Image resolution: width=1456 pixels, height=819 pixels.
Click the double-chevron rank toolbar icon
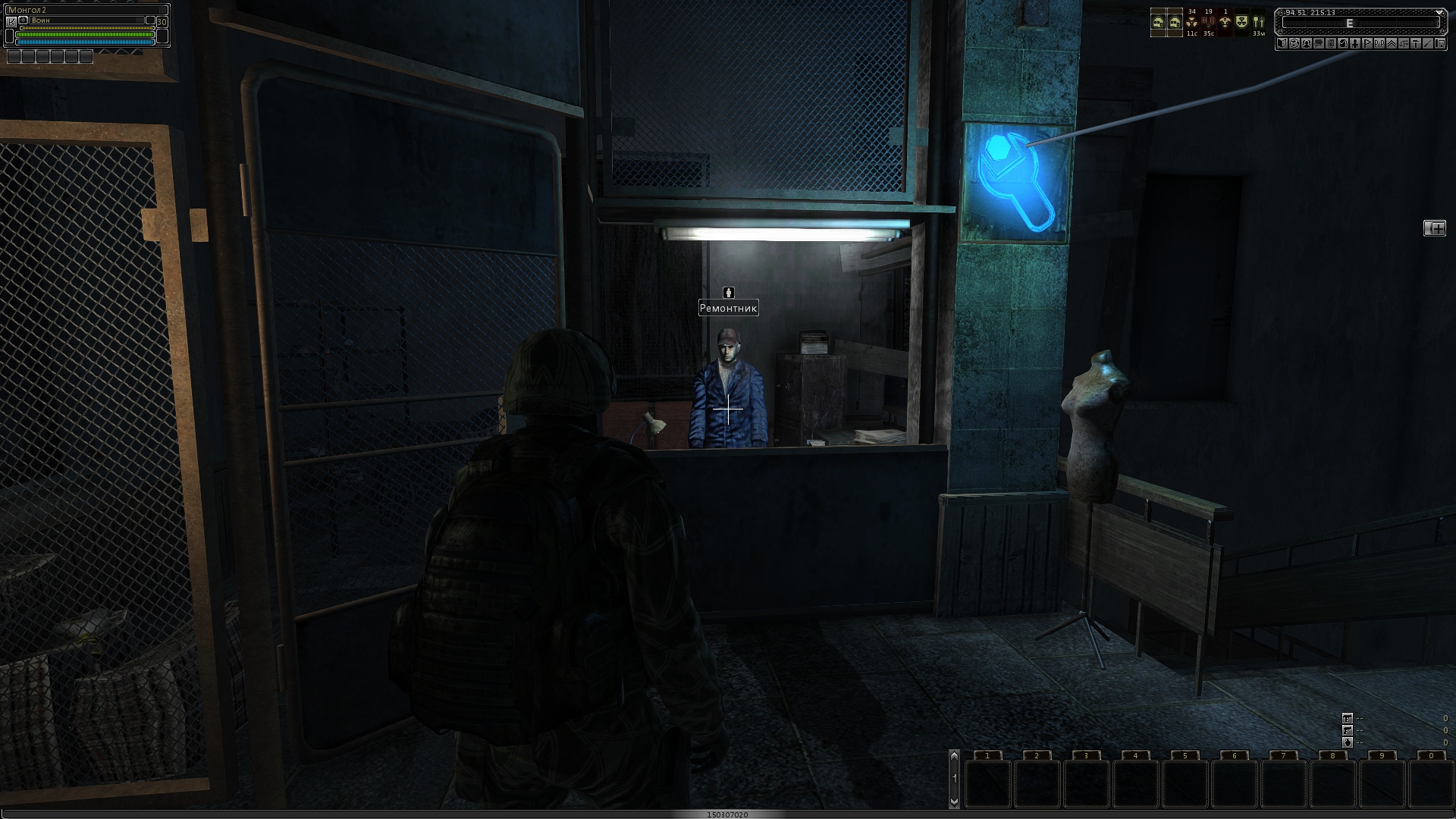coord(1392,43)
